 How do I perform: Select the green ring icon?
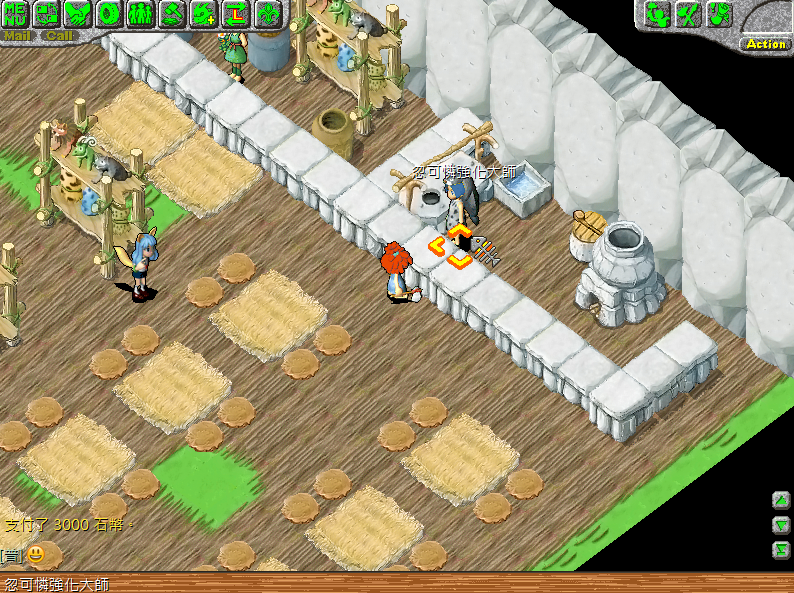pos(109,14)
